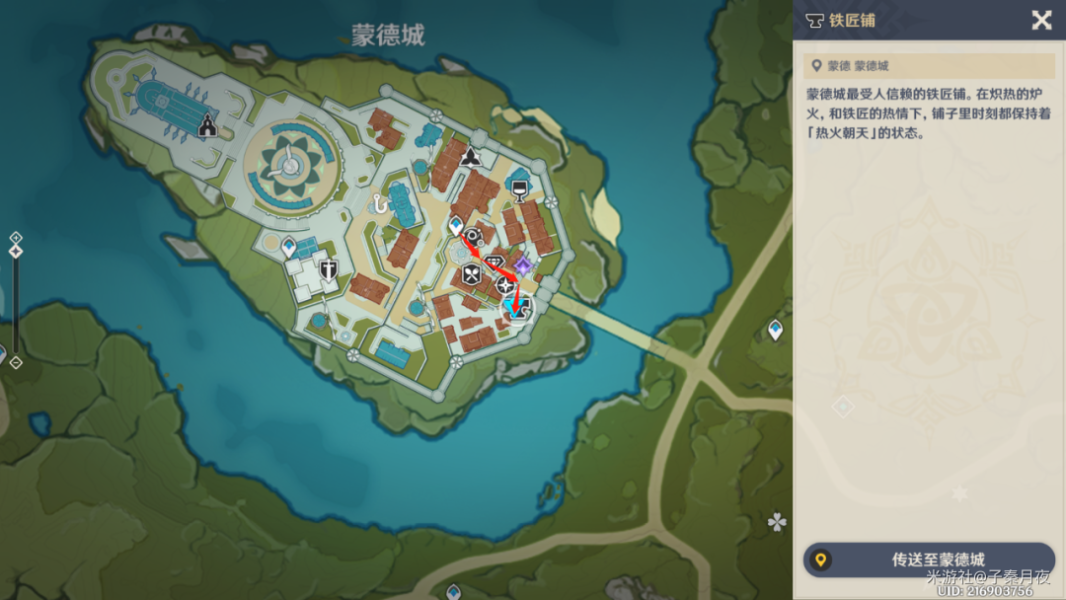Select the alchemy triangle marker

pyautogui.click(x=469, y=156)
